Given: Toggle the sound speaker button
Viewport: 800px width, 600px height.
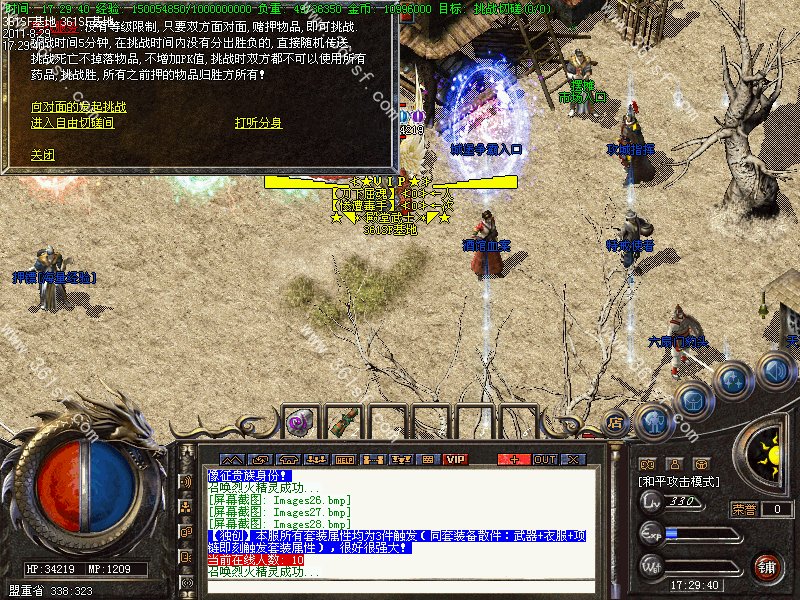Looking at the screenshot, I should click(775, 372).
